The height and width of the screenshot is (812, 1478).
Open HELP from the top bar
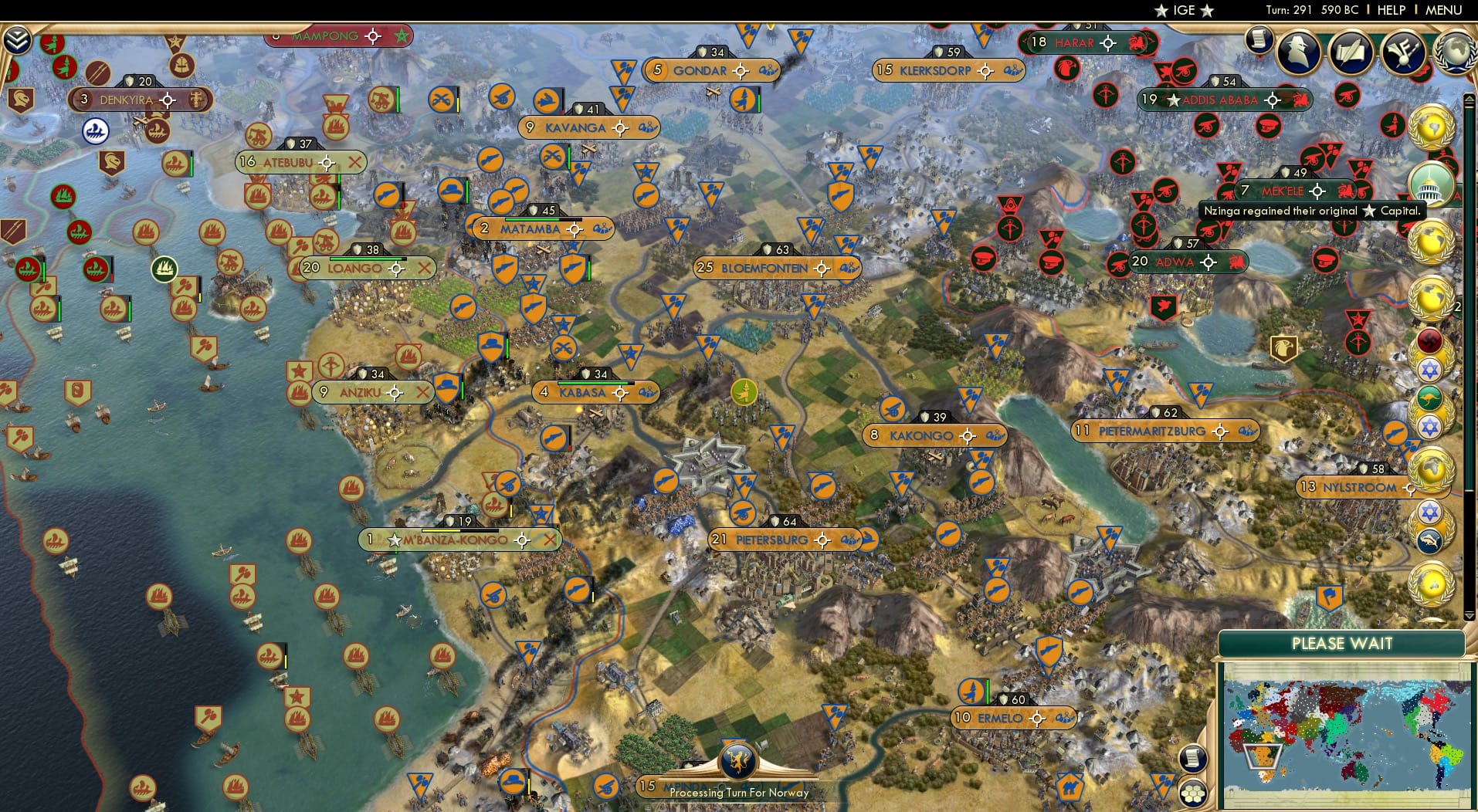[1390, 10]
